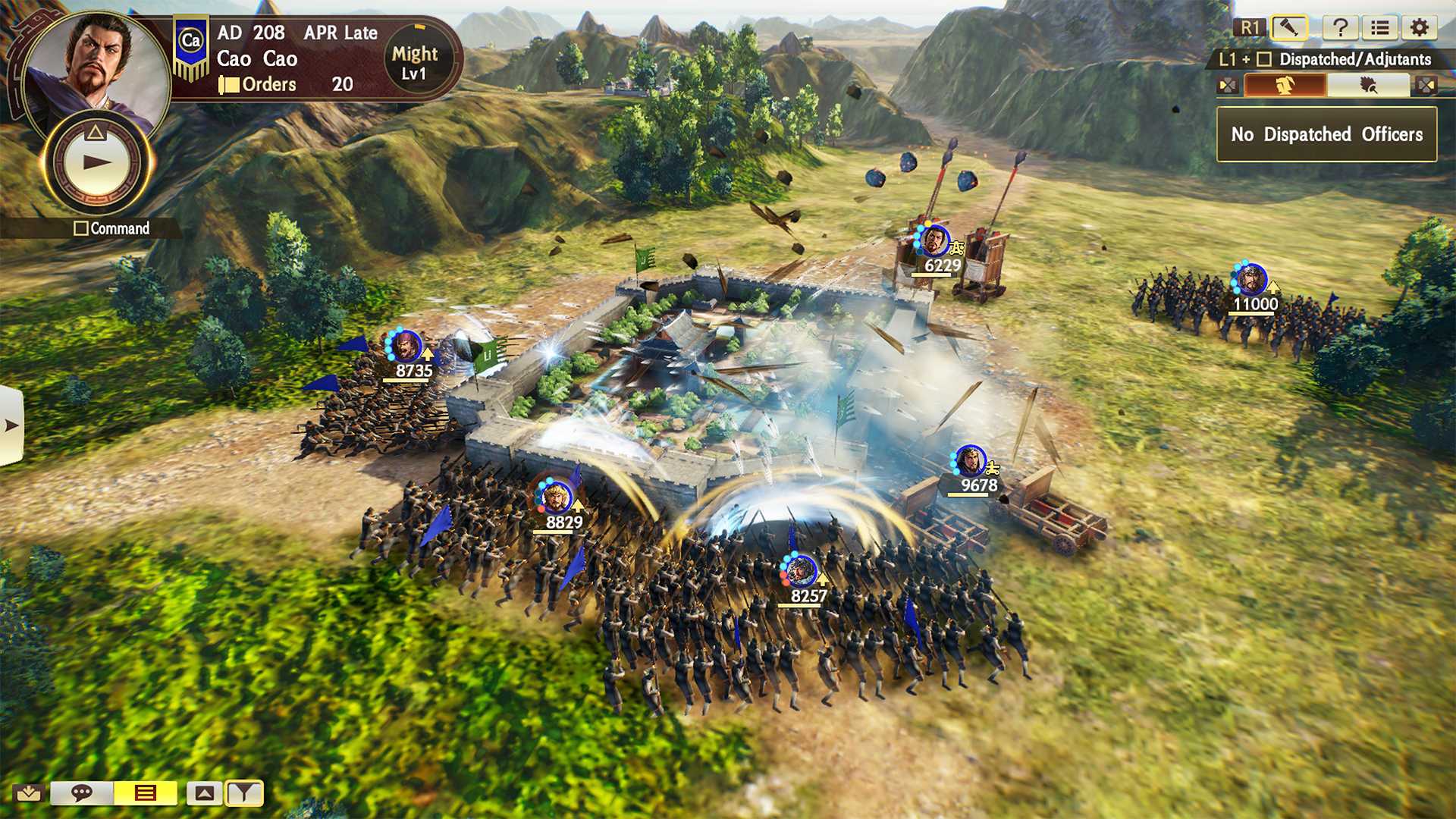Viewport: 1456px width, 819px height.
Task: Click the upward arrow log button
Action: point(205,793)
